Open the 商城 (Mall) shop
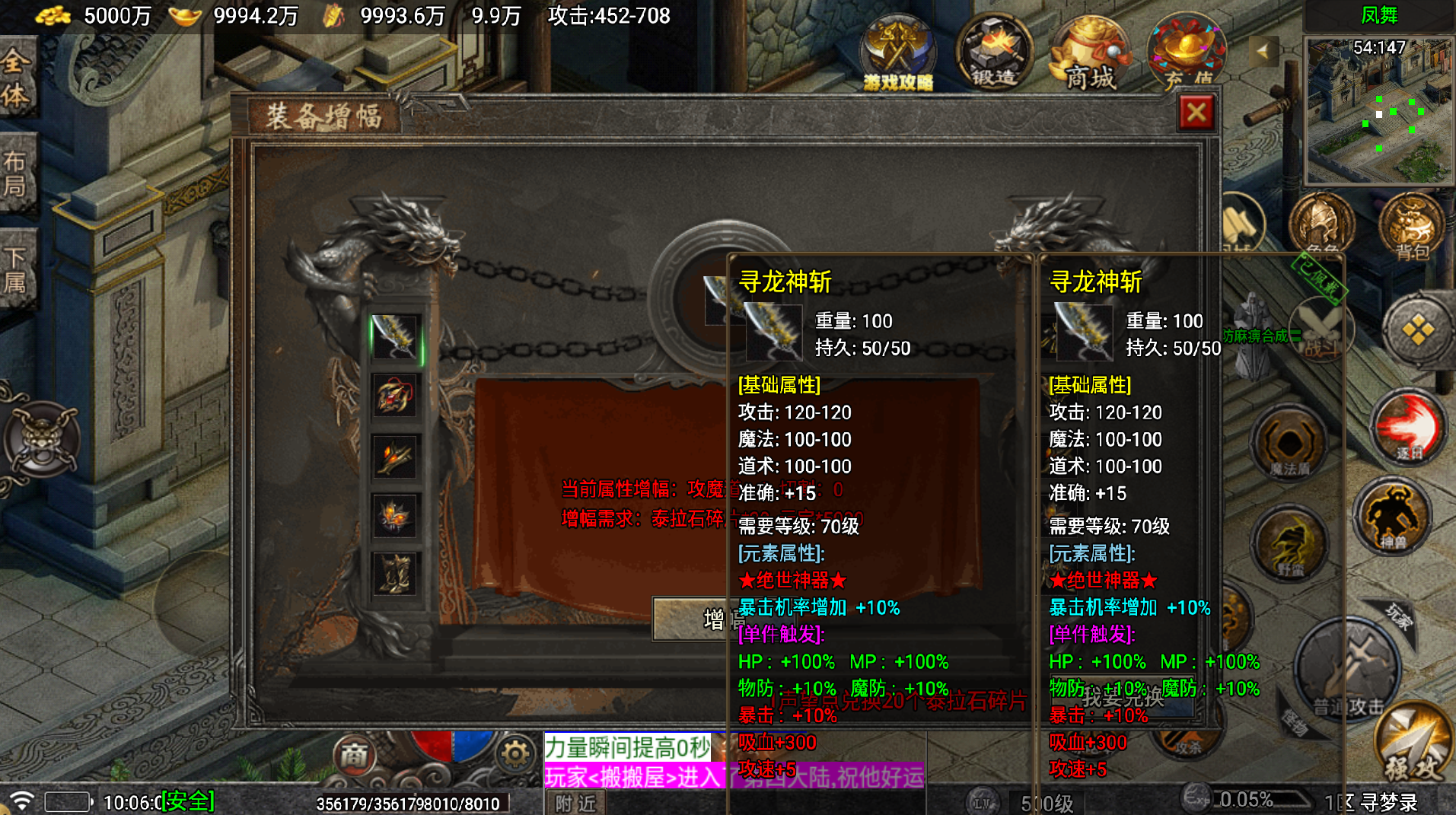1456x815 pixels. pyautogui.click(x=1090, y=53)
